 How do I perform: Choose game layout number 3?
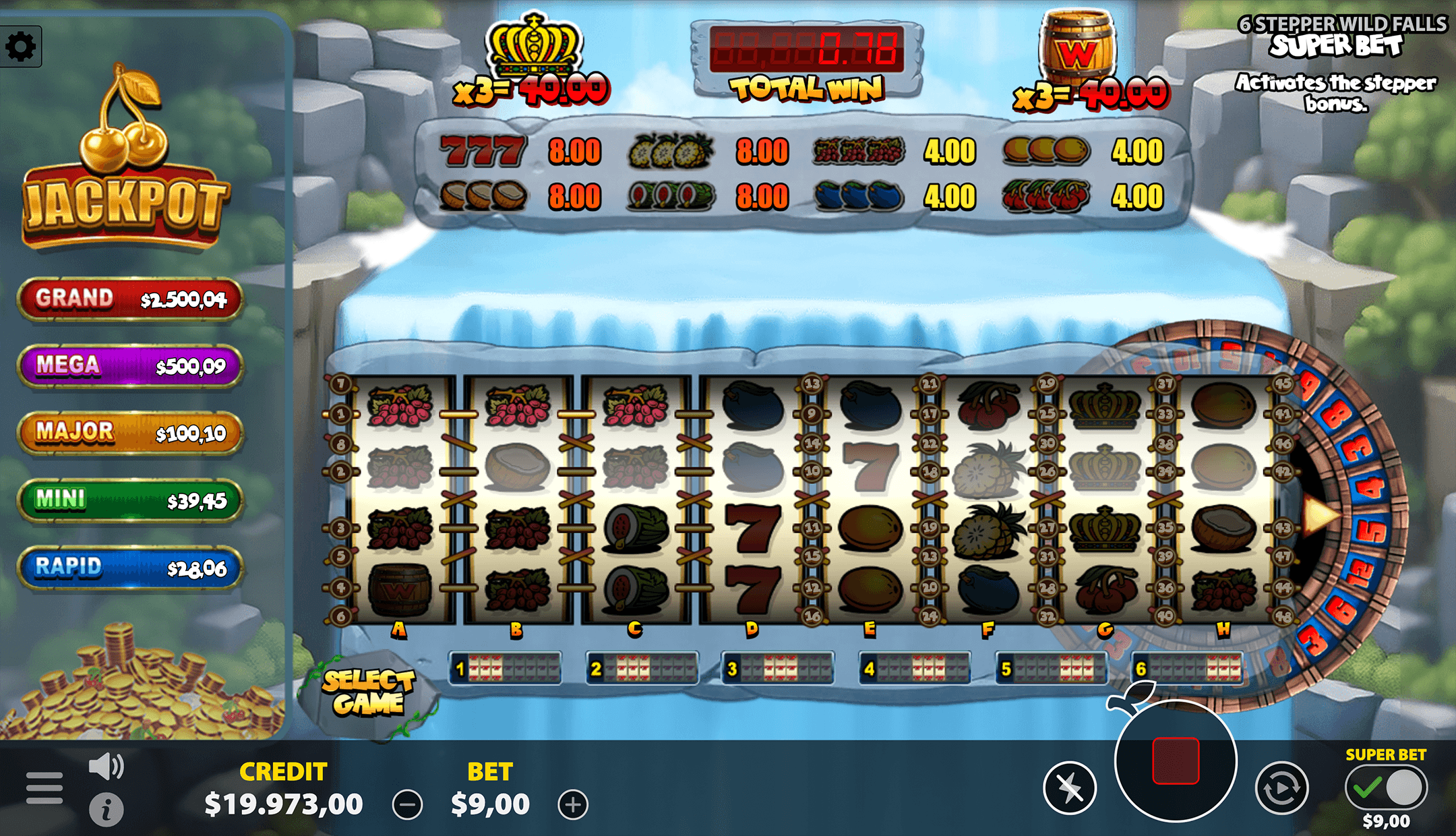778,669
